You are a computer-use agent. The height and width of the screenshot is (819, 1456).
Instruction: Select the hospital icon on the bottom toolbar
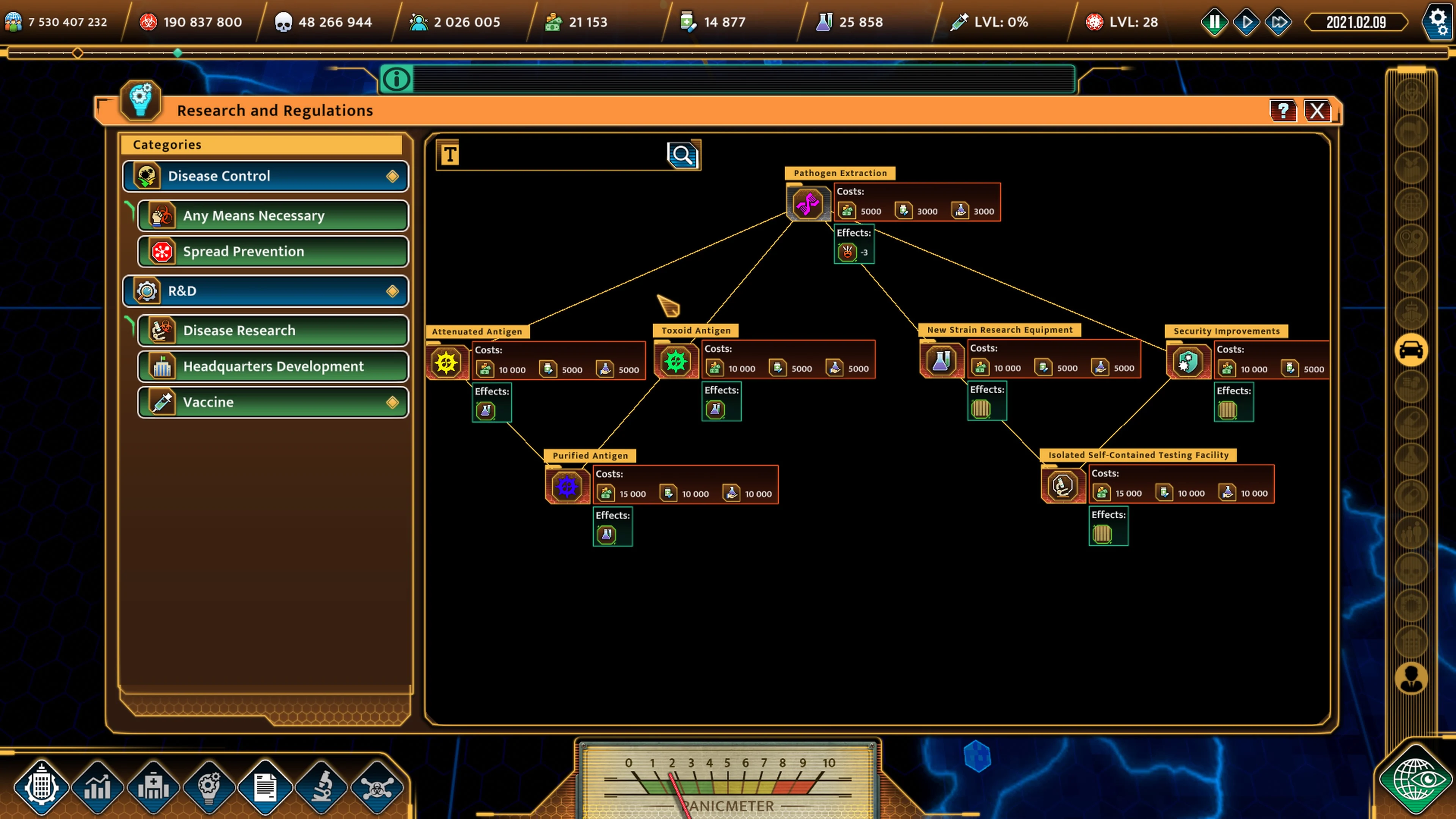tap(153, 786)
